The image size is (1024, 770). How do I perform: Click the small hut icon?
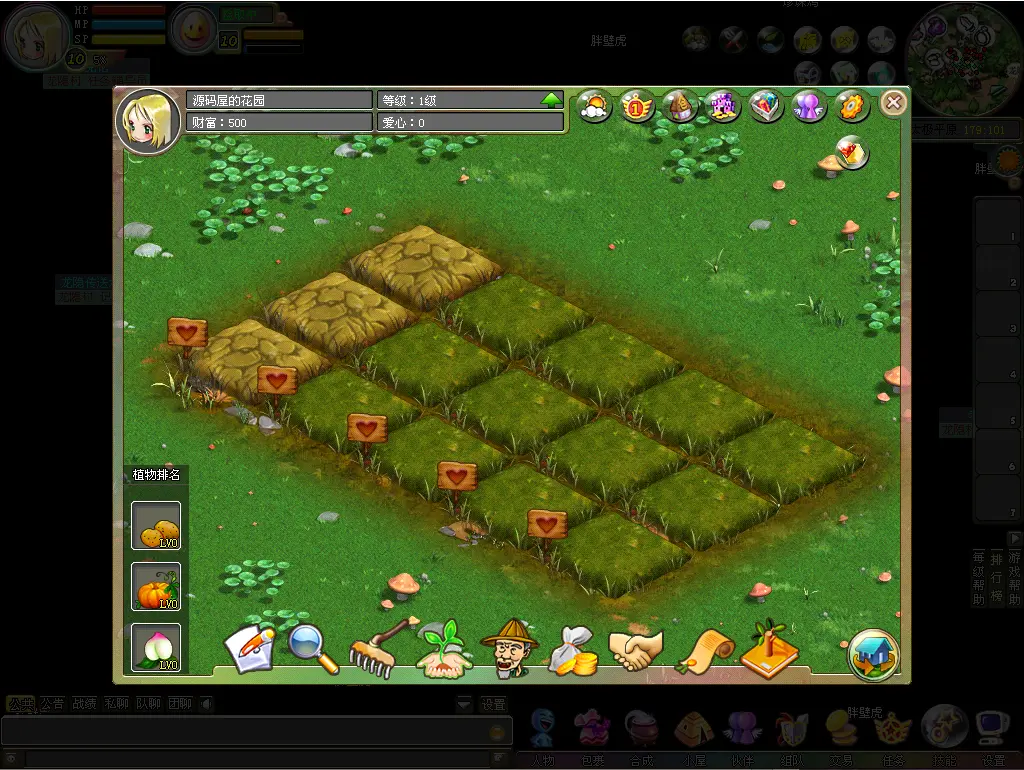[x=680, y=106]
